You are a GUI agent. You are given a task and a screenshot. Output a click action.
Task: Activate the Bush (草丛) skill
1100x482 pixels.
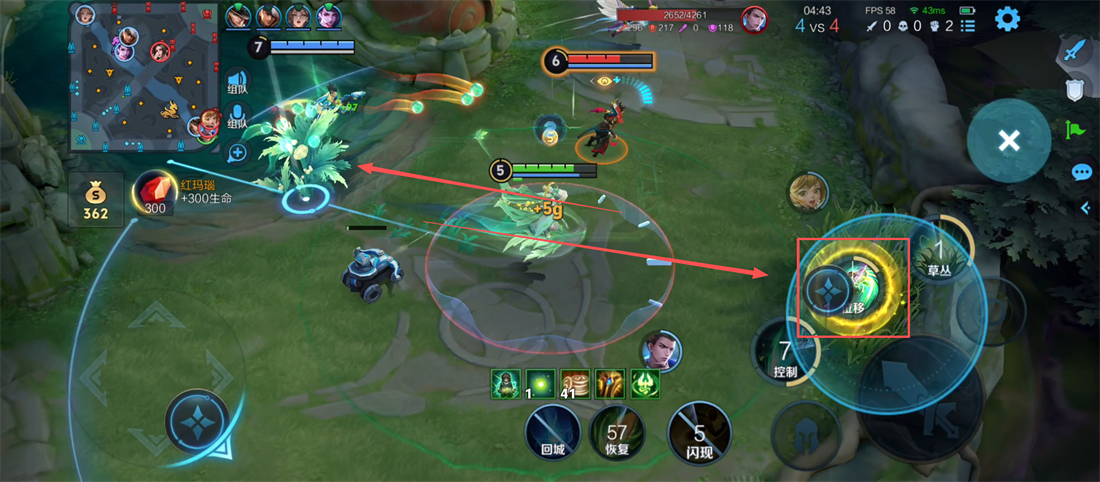pos(938,252)
